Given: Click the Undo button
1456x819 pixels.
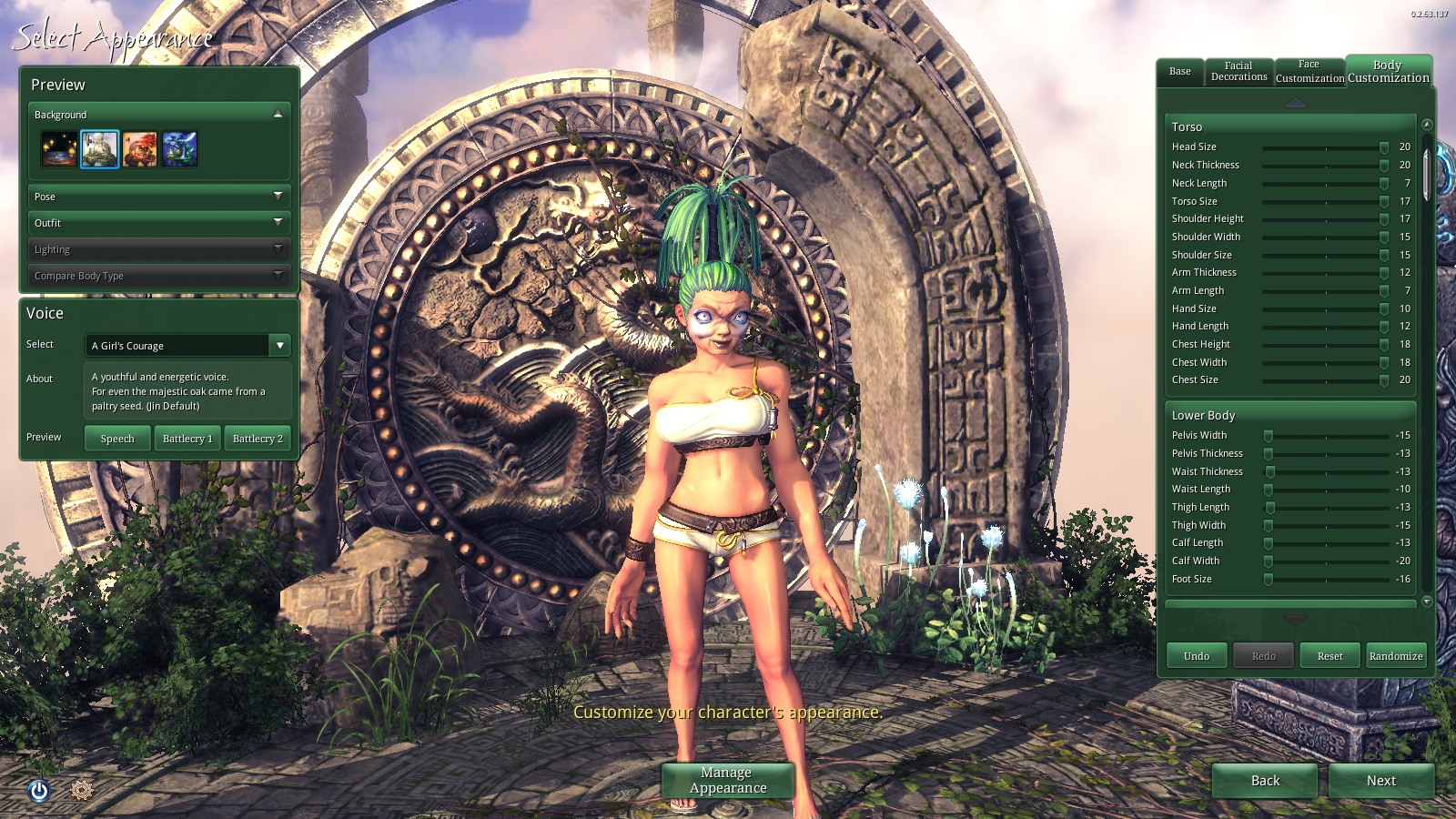Looking at the screenshot, I should pyautogui.click(x=1197, y=656).
